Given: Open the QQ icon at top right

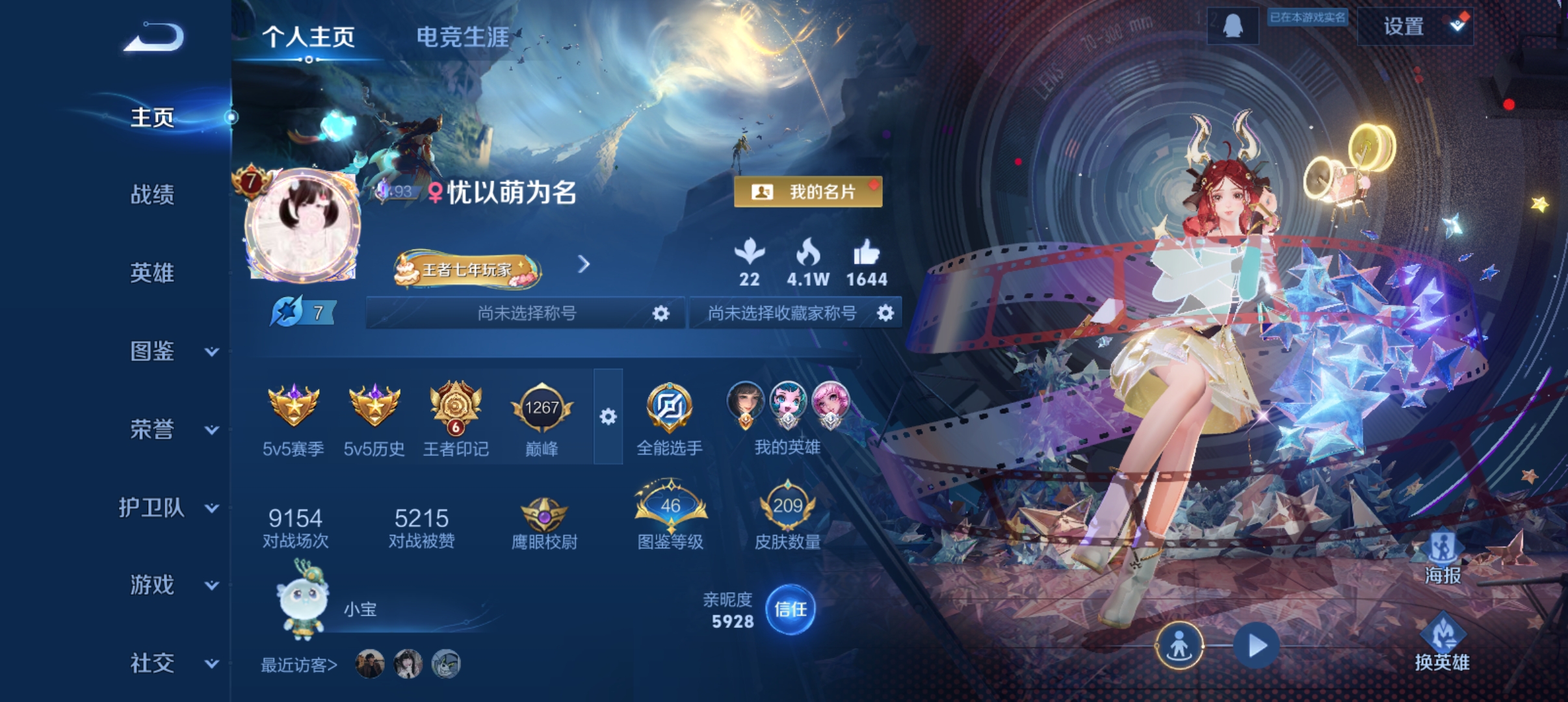Looking at the screenshot, I should (x=1233, y=27).
